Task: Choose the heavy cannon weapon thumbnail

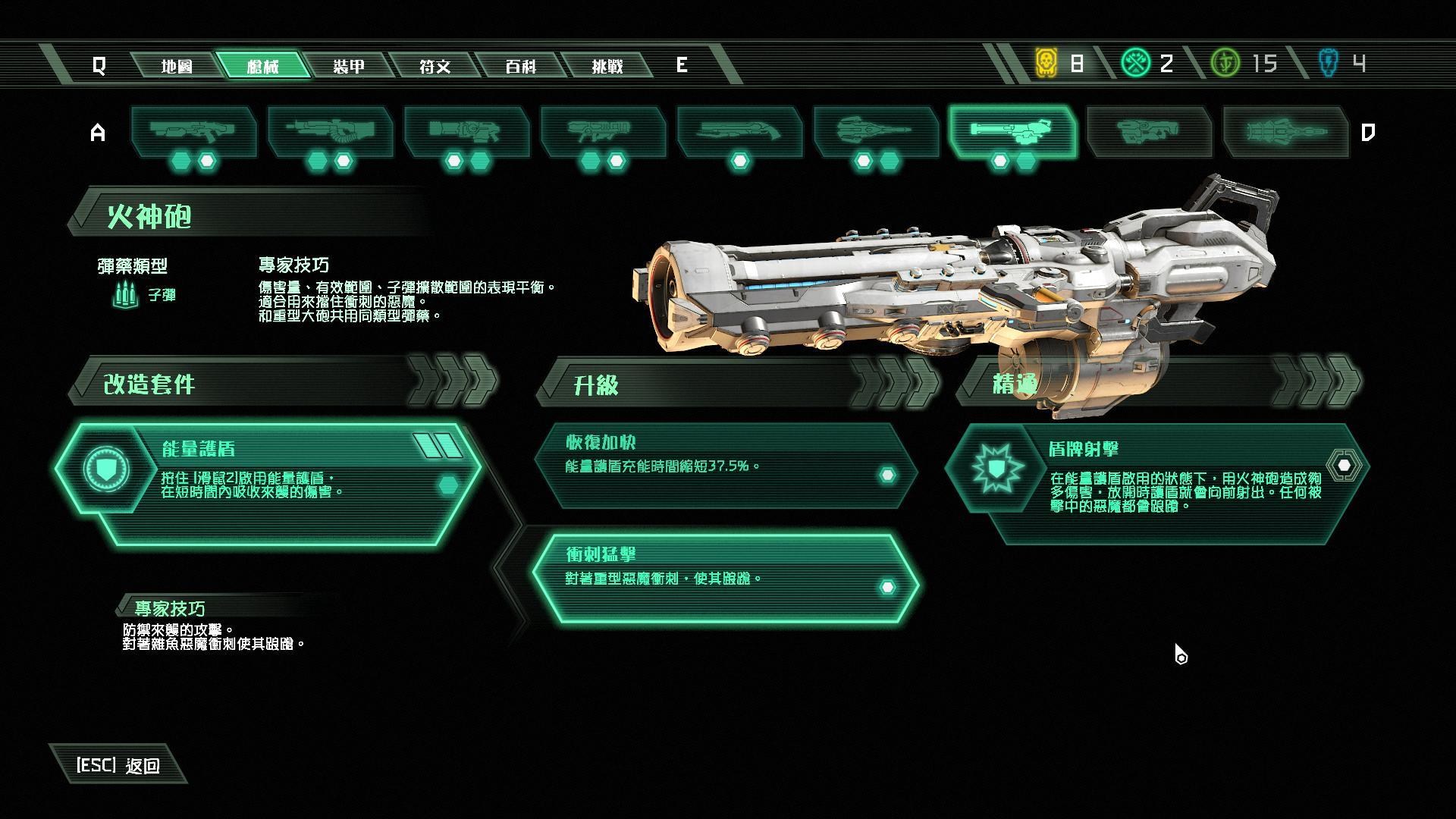Action: coord(330,132)
